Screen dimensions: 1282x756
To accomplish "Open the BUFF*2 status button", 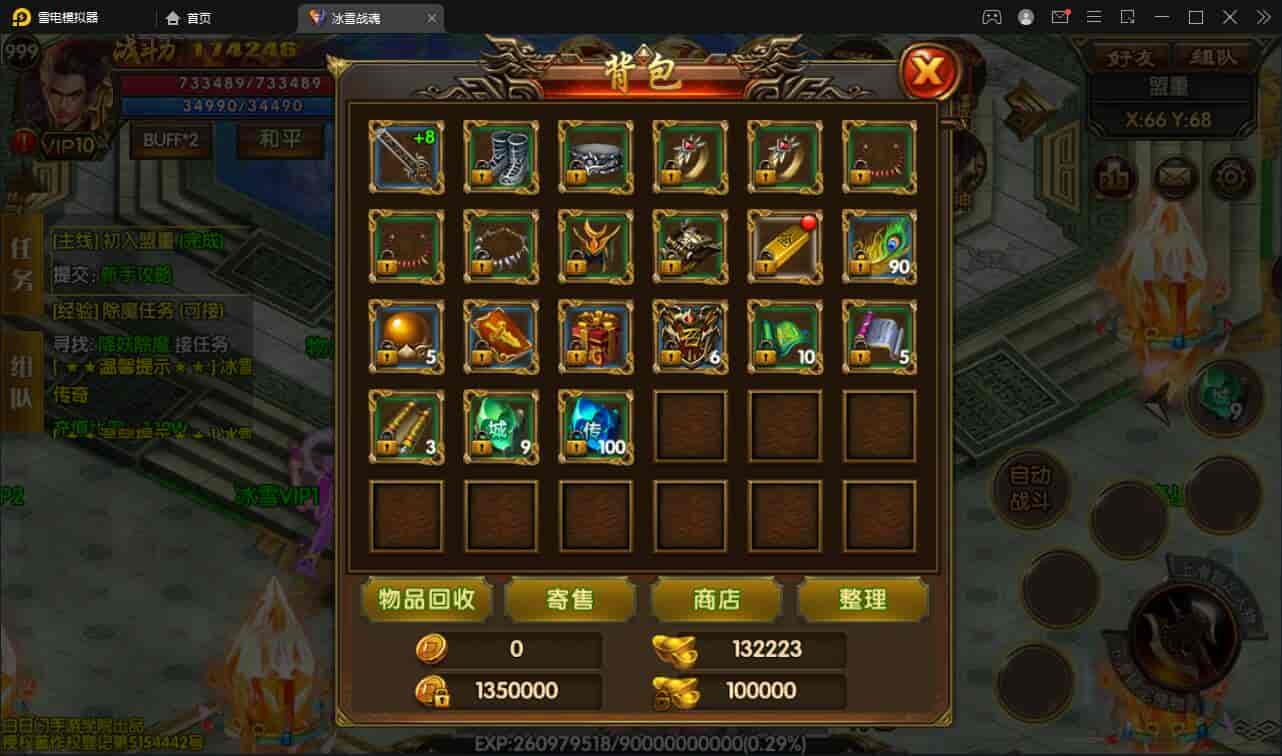I will (x=170, y=140).
